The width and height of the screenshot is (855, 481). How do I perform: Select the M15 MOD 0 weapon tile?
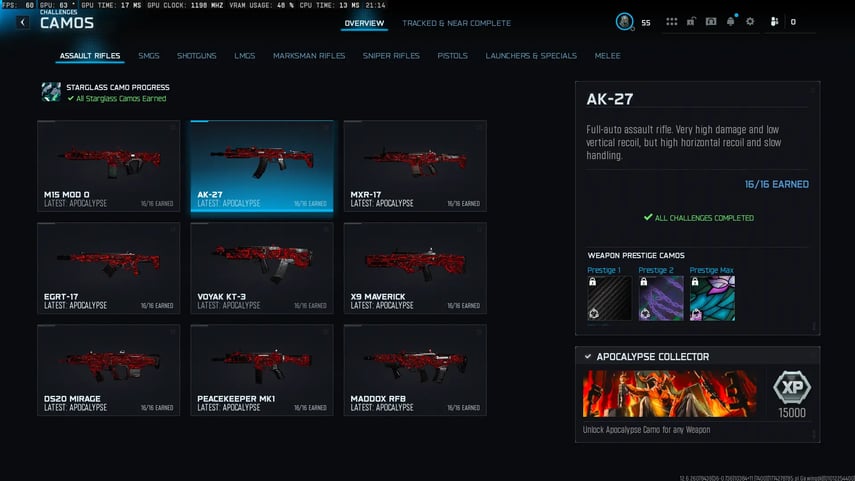pos(109,166)
